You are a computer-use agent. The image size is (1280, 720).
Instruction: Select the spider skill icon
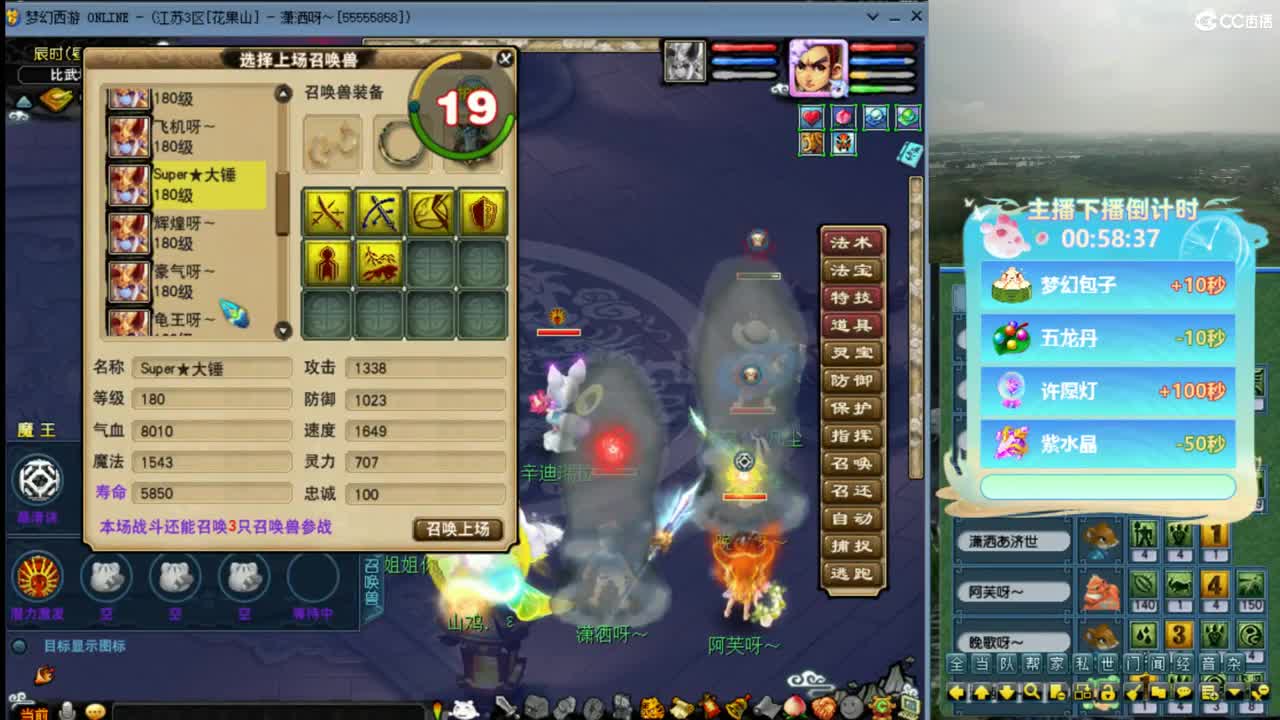(327, 265)
